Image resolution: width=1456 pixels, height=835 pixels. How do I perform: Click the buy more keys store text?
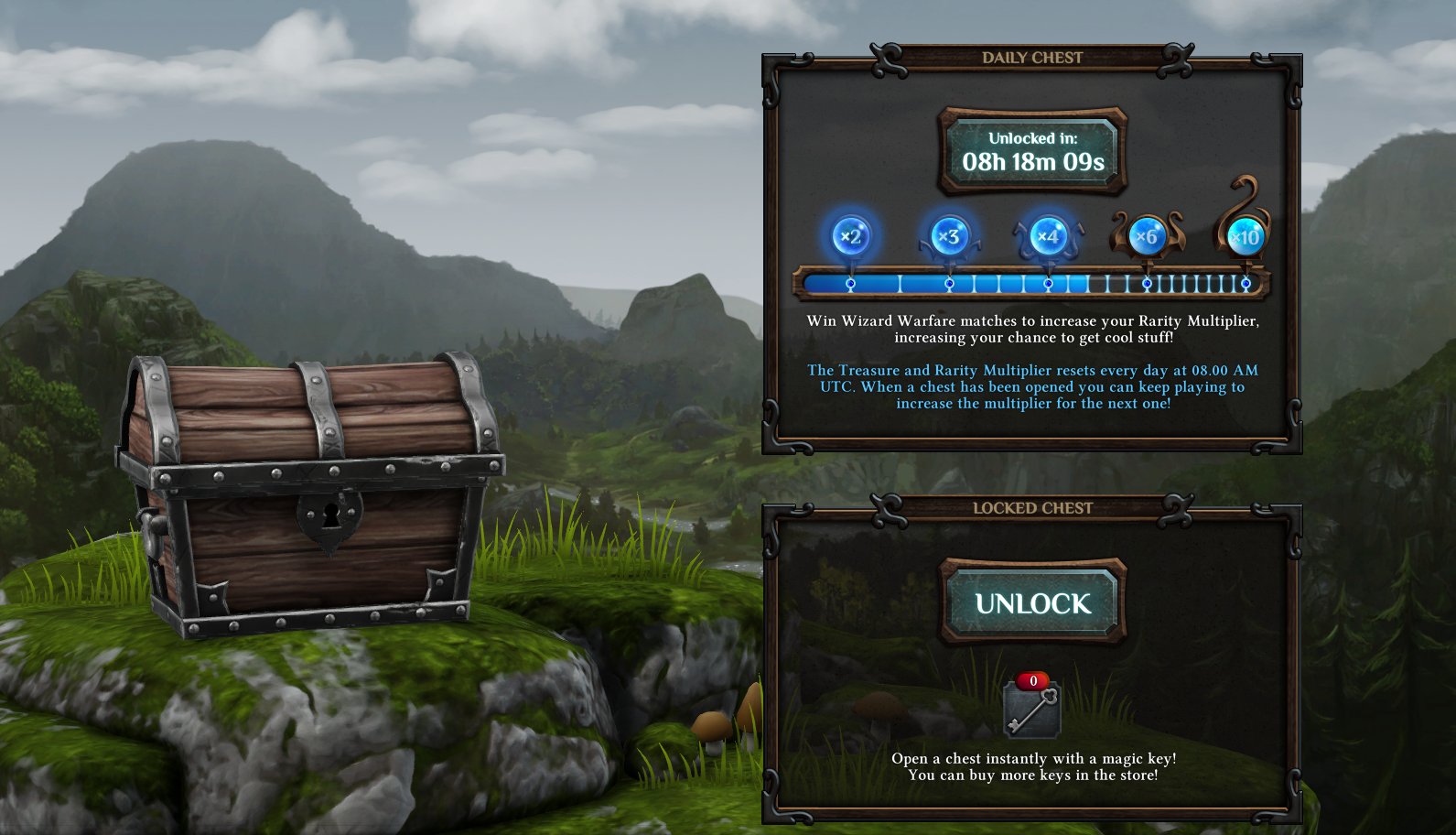(x=1032, y=774)
